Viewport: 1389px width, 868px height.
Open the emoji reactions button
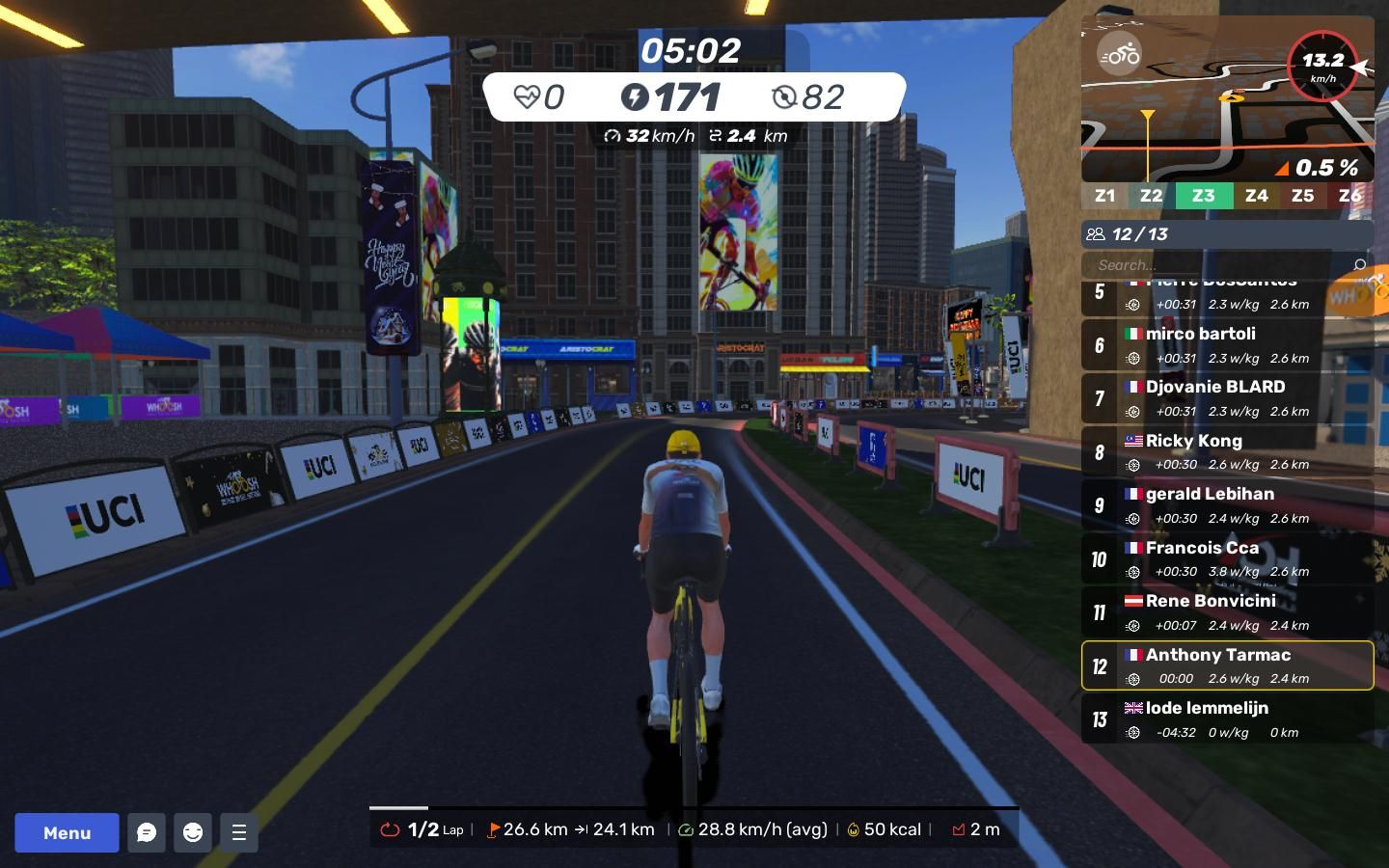193,832
